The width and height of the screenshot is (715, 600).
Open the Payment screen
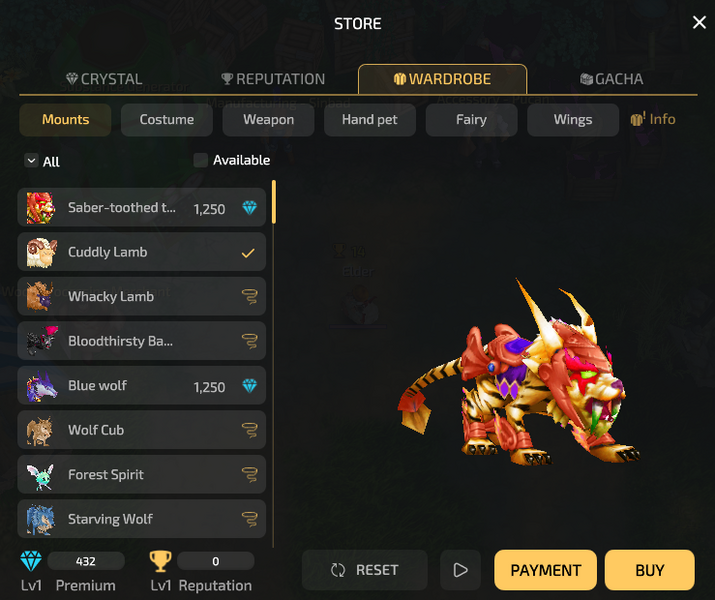[545, 570]
